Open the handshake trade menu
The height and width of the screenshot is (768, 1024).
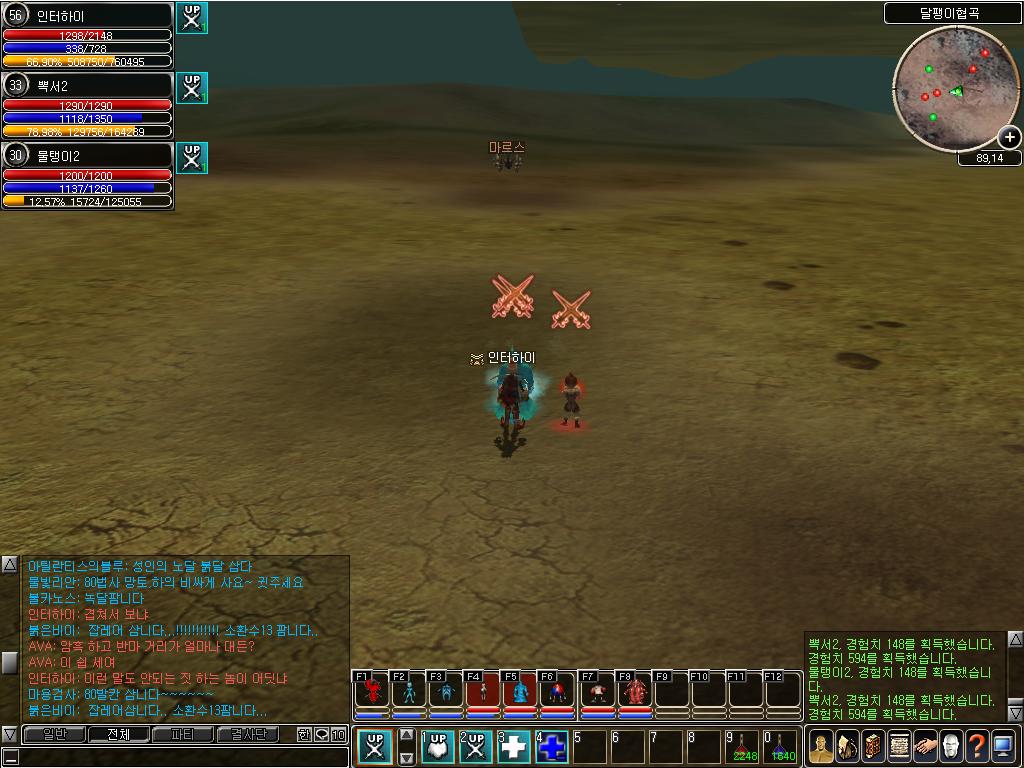click(x=925, y=747)
